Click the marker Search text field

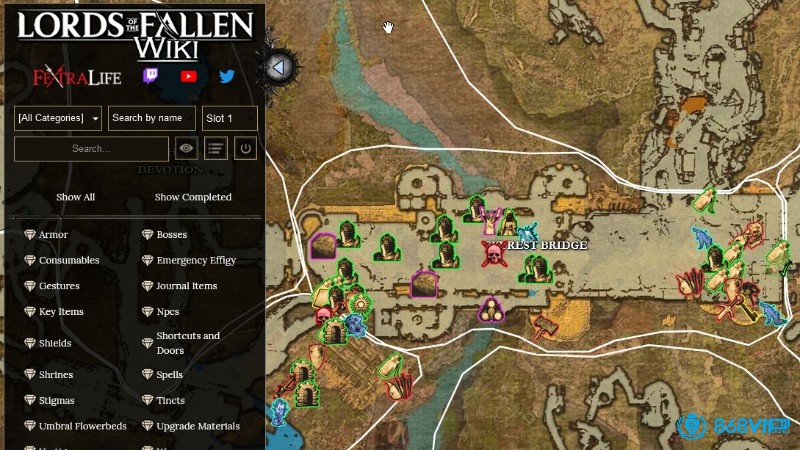pos(91,149)
